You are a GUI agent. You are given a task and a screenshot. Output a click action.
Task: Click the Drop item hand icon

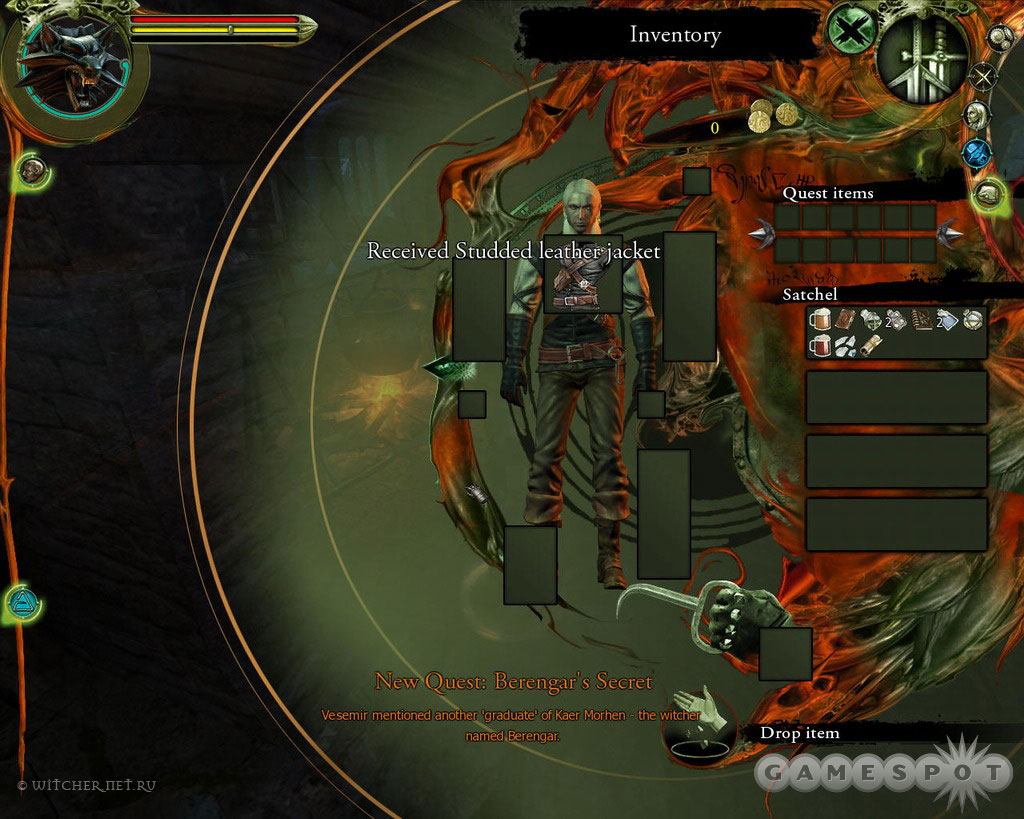click(x=698, y=717)
